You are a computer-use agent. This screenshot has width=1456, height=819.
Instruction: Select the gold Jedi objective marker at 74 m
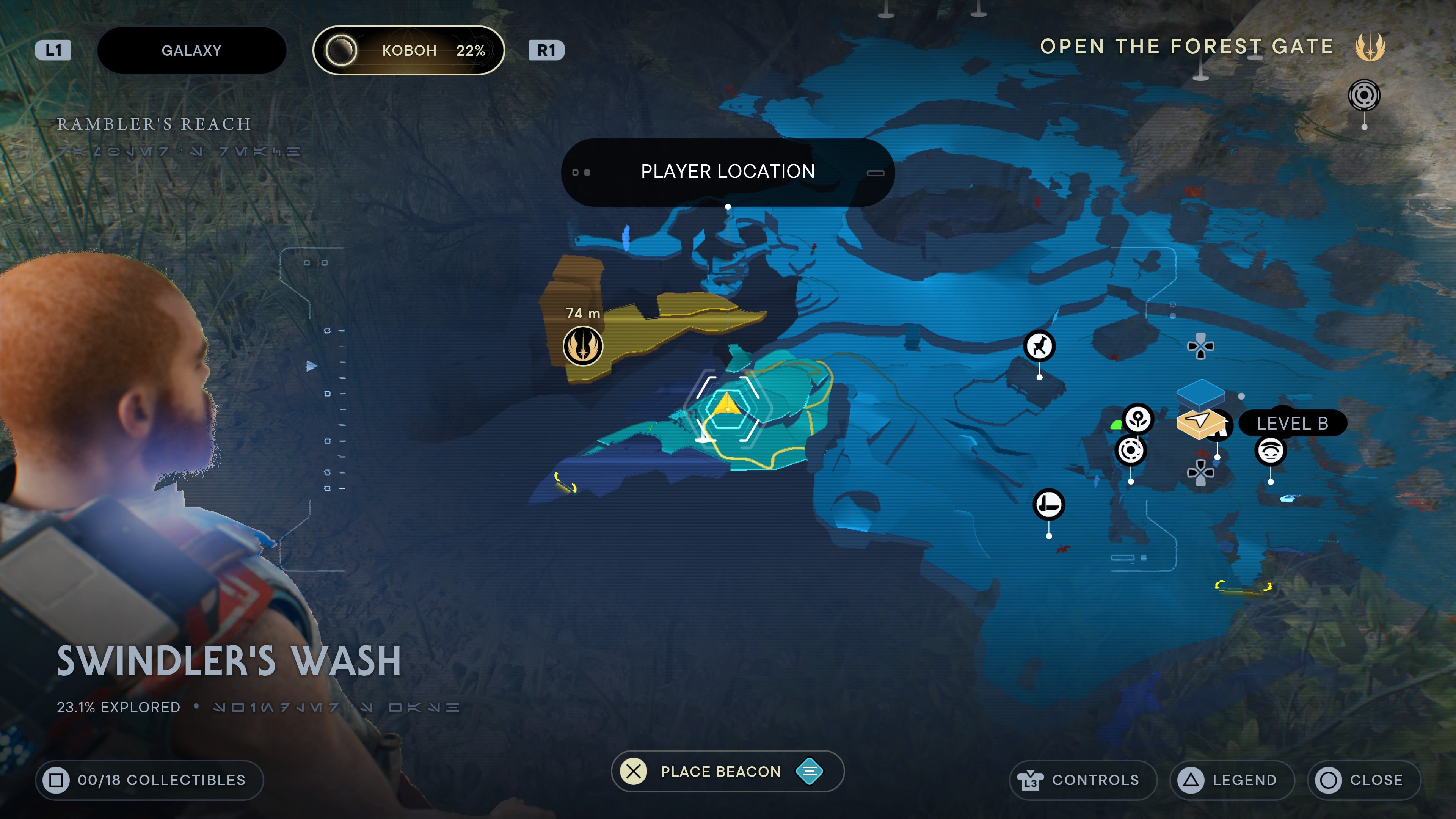583,346
